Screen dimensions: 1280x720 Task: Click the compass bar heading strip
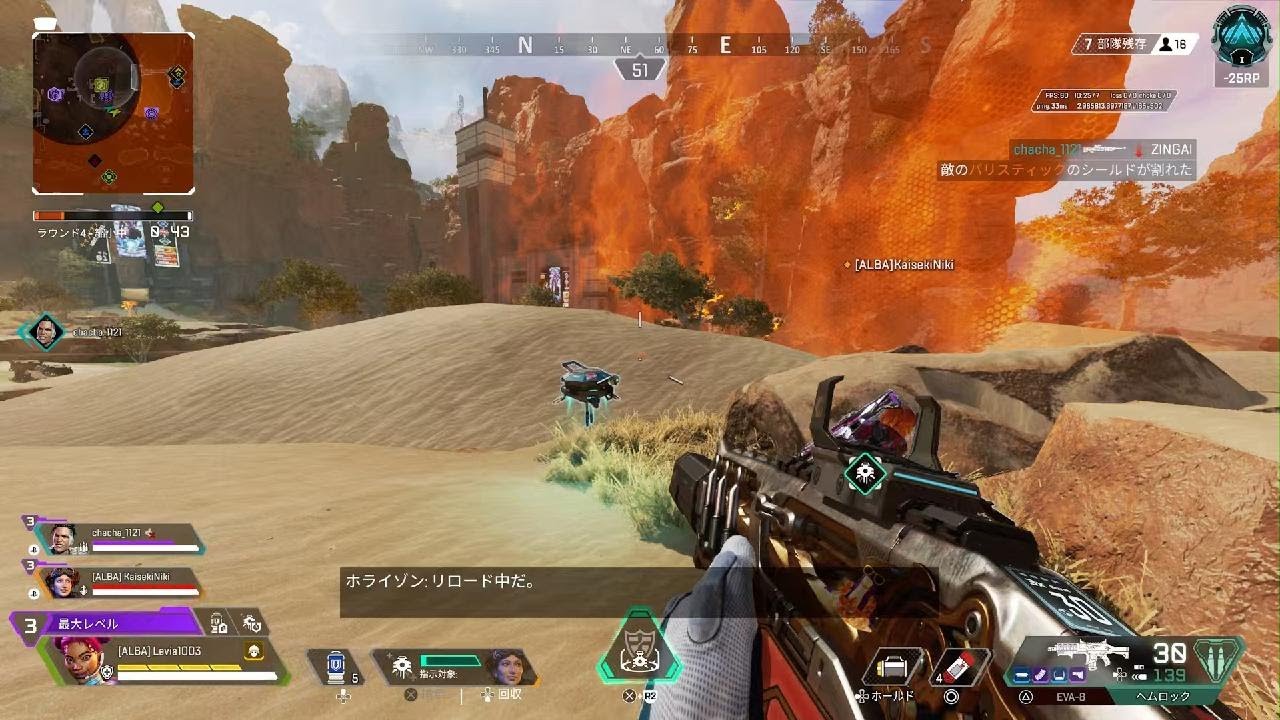[x=640, y=45]
